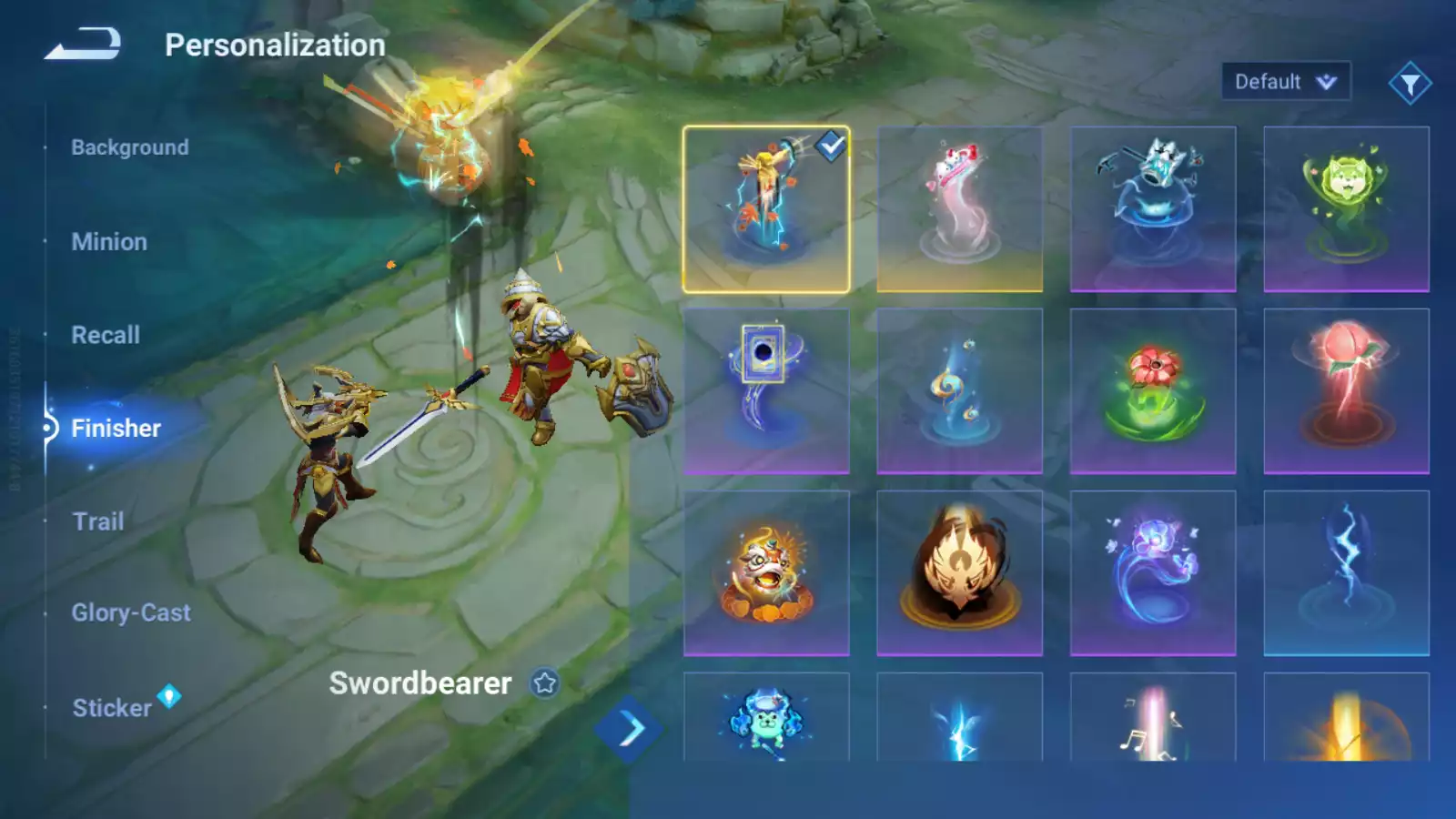
Task: Choose the pink swirl finisher
Action: click(959, 209)
